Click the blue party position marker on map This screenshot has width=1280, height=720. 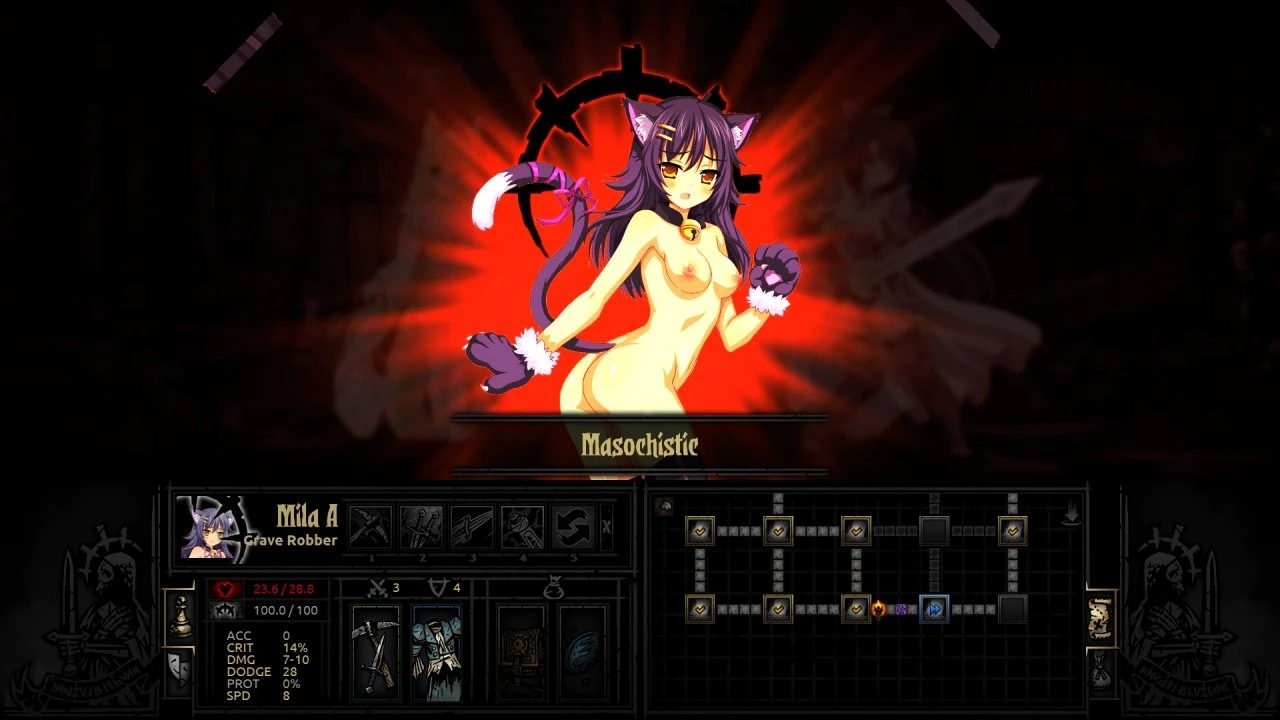pos(934,609)
